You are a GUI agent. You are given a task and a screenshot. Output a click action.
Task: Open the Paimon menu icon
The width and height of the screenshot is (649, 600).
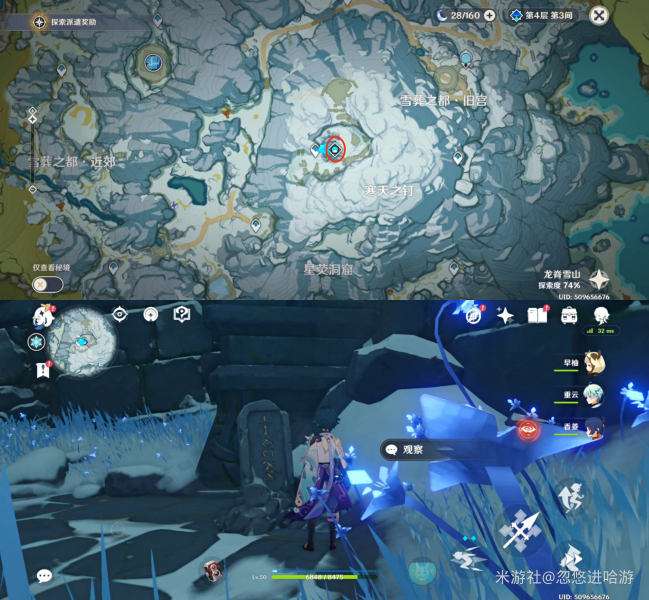43,316
